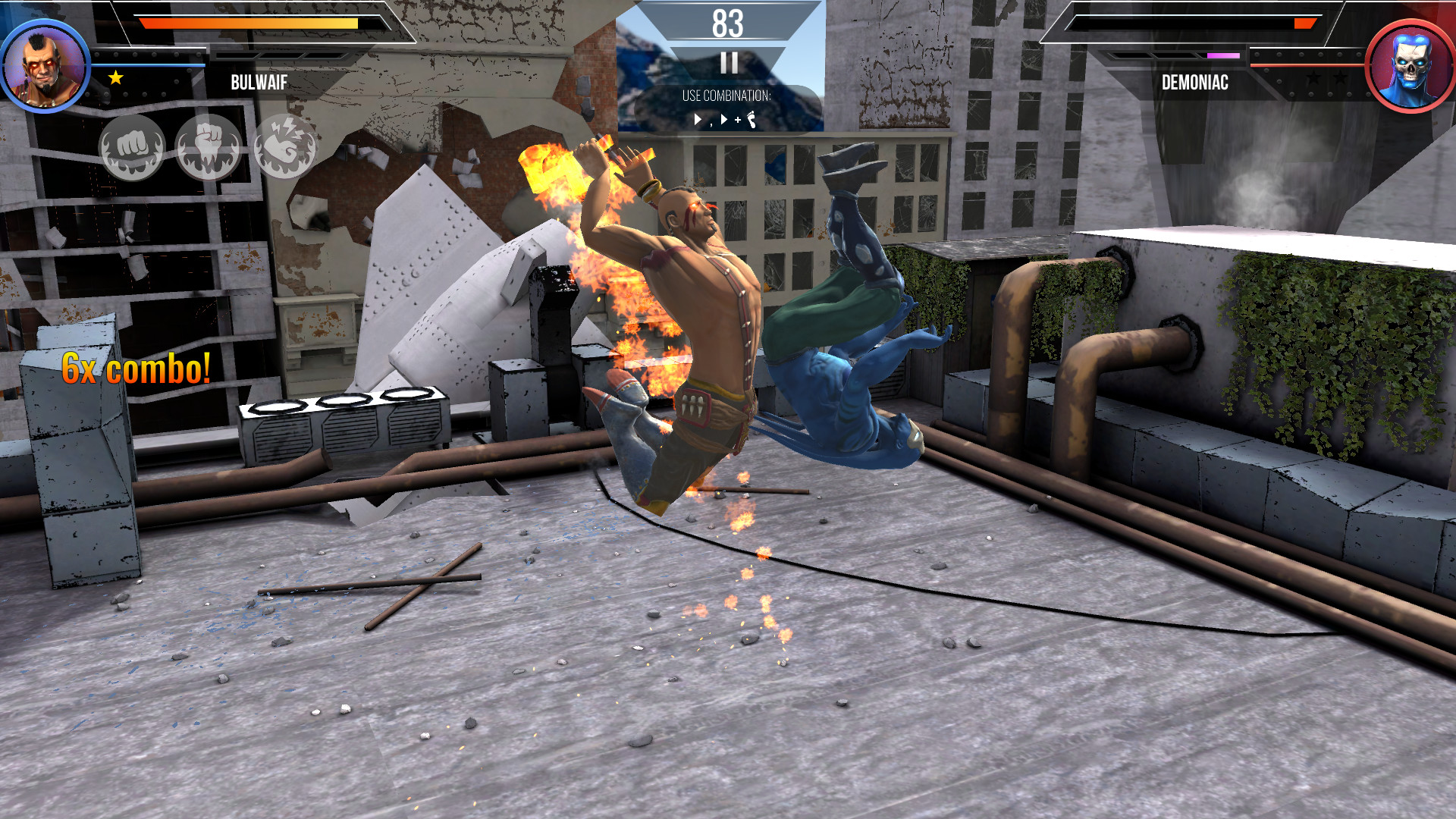Select the DEMONIAC name label
1456x819 pixels.
(x=1194, y=83)
